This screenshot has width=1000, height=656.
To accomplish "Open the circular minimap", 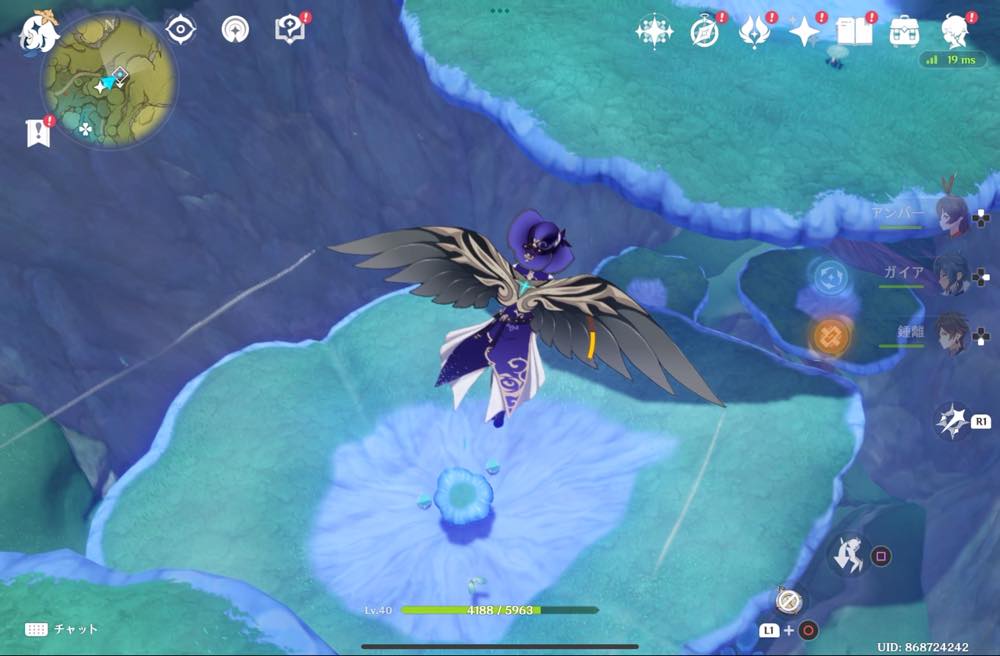I will pyautogui.click(x=109, y=79).
